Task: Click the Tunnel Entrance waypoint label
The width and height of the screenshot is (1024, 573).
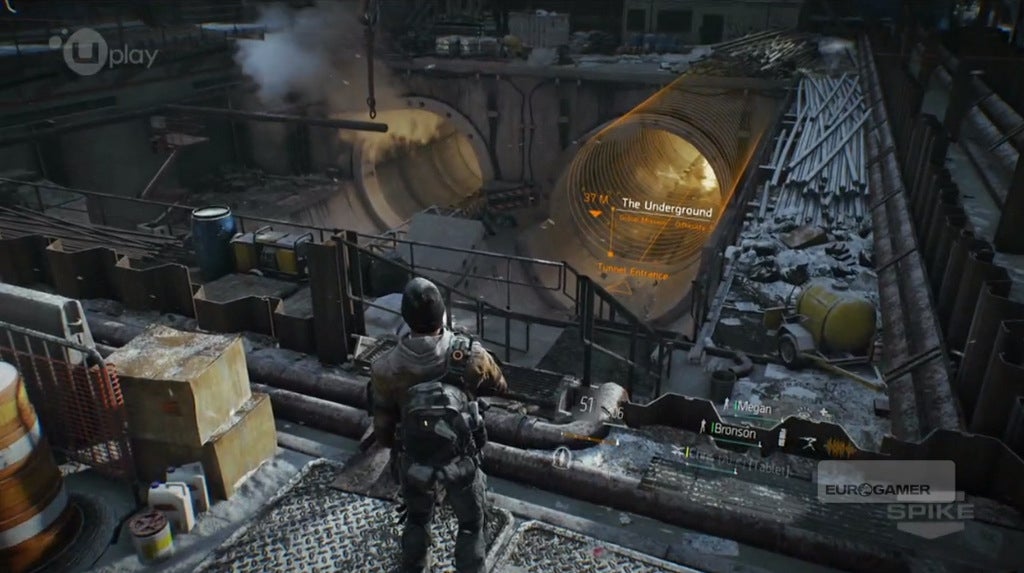Action: coord(635,269)
